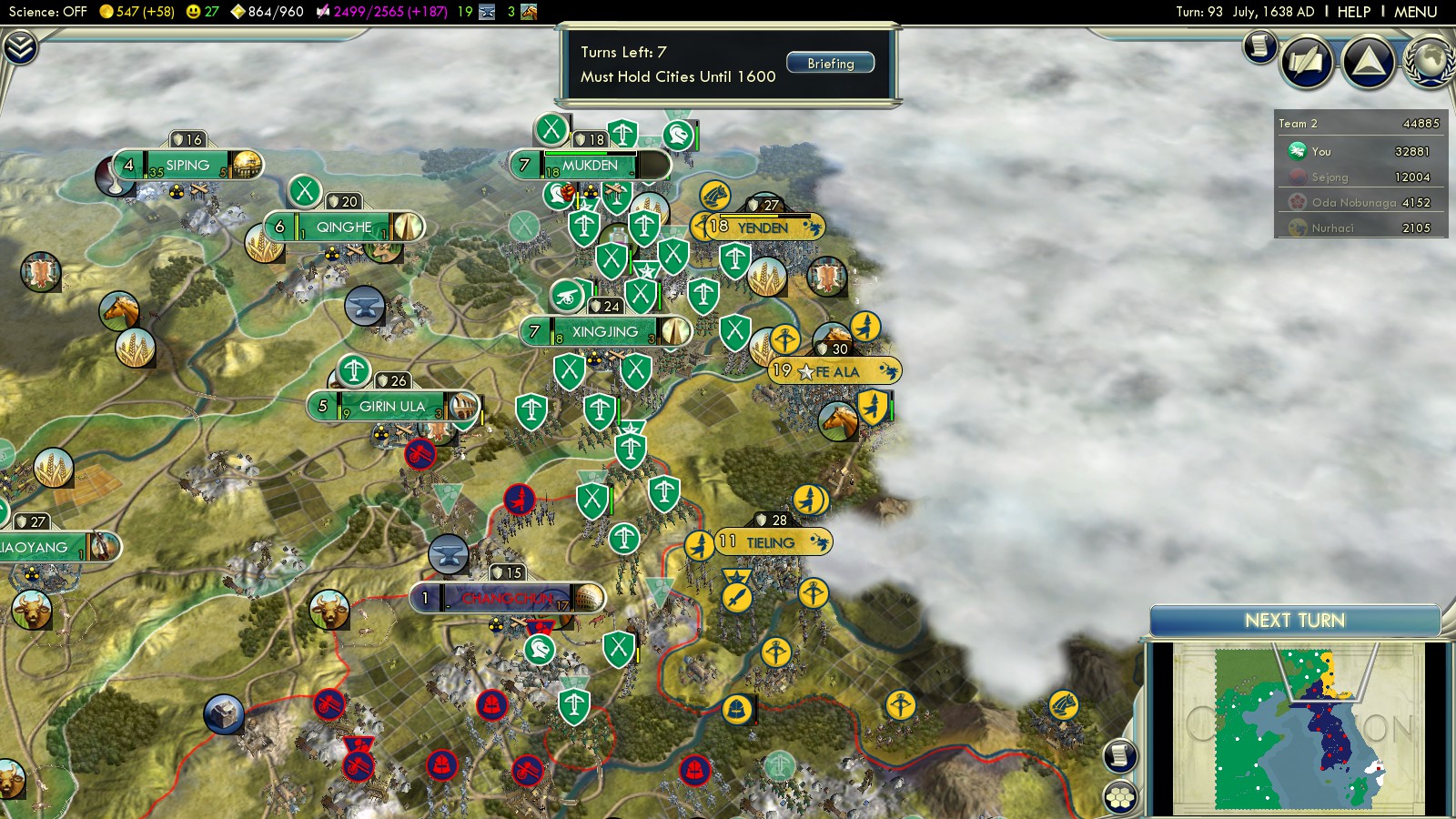Open the hex-grid minimap options button
This screenshot has height=819, width=1456.
[x=1120, y=798]
